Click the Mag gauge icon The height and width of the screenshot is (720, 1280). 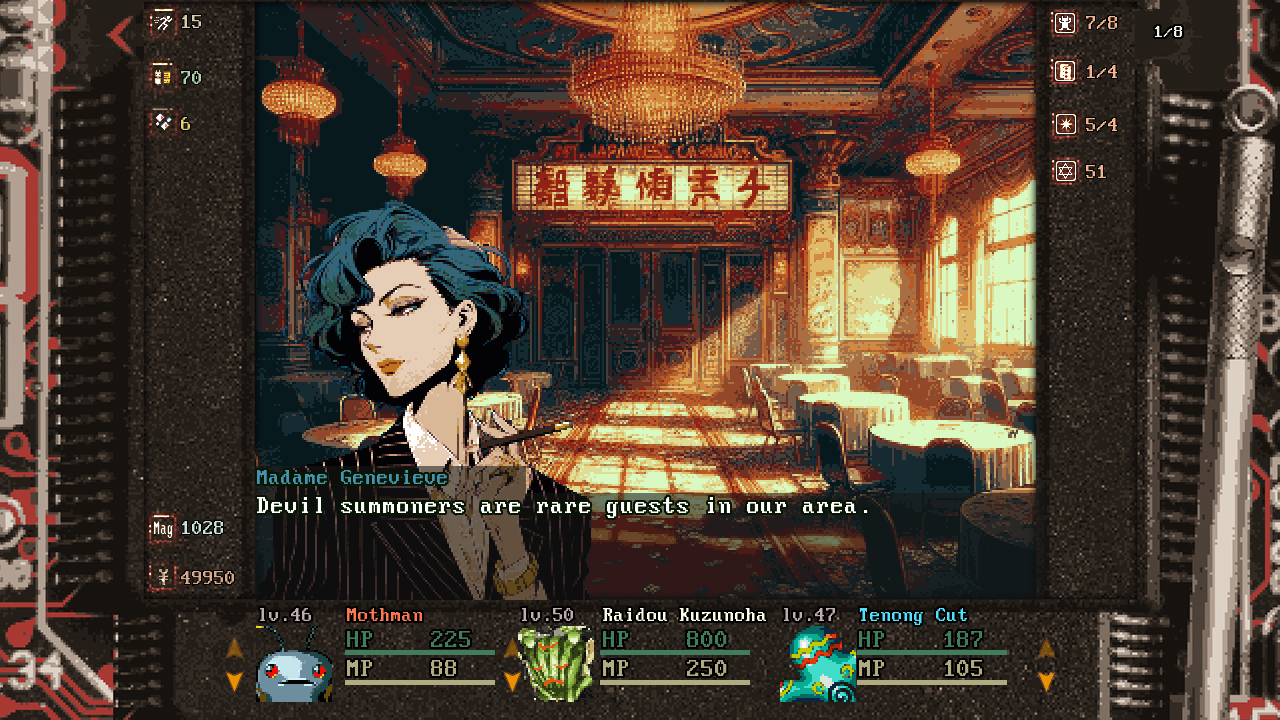162,528
